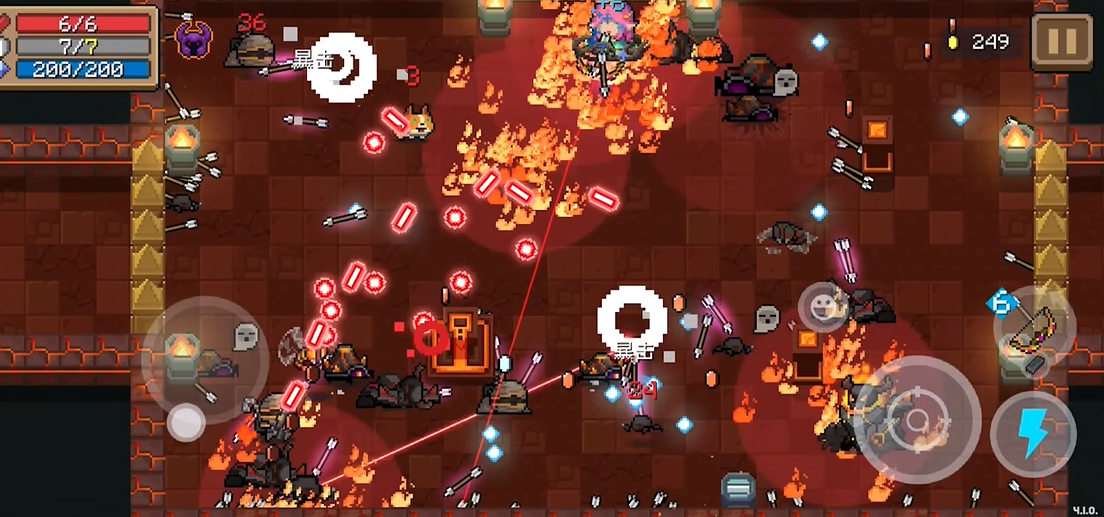The image size is (1104, 517).
Task: Activate the lightning bolt skill
Action: pos(1033,433)
